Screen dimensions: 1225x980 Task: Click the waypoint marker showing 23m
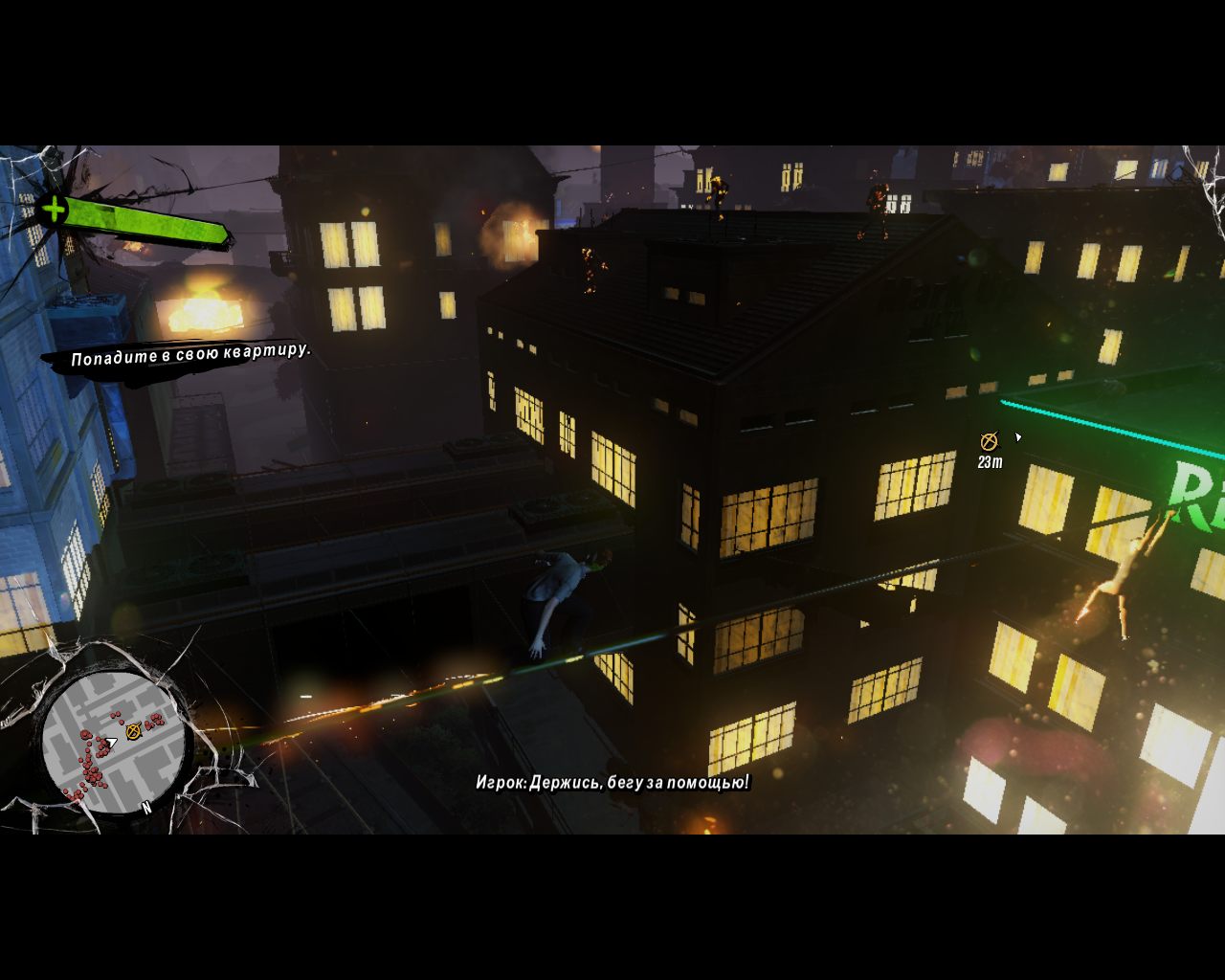[989, 441]
